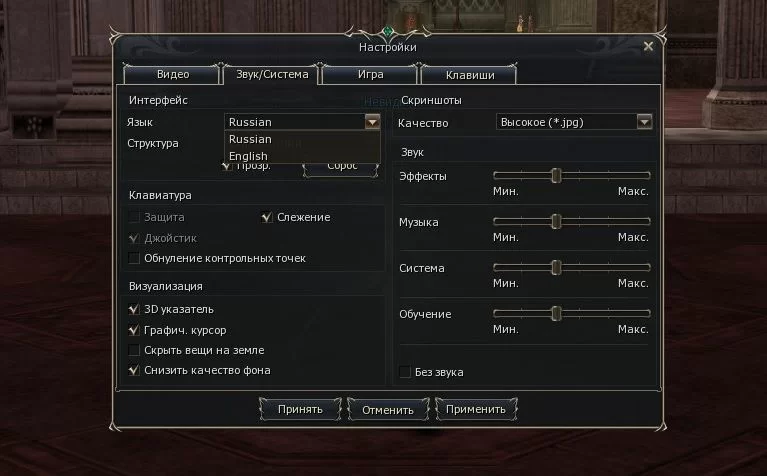The height and width of the screenshot is (476, 767).
Task: Close the Настройки settings window
Action: 648,46
